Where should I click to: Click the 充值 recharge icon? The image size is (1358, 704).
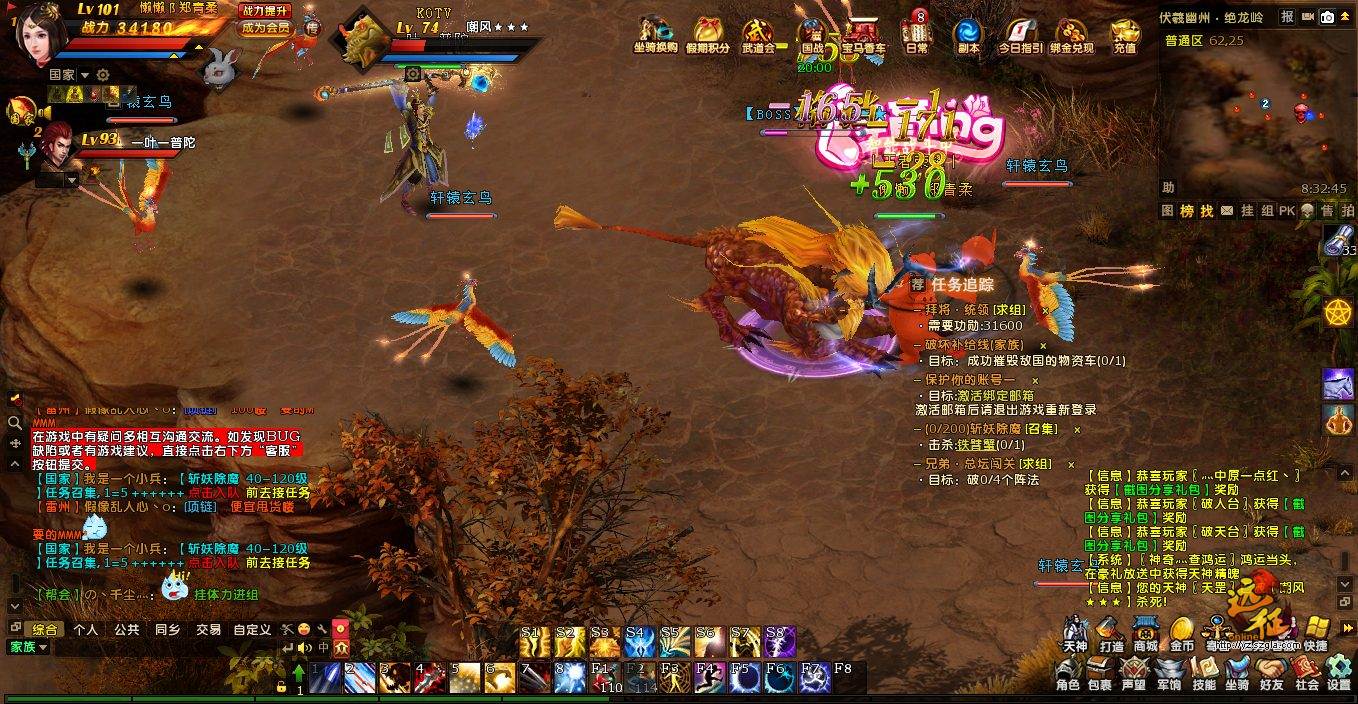pos(1124,33)
